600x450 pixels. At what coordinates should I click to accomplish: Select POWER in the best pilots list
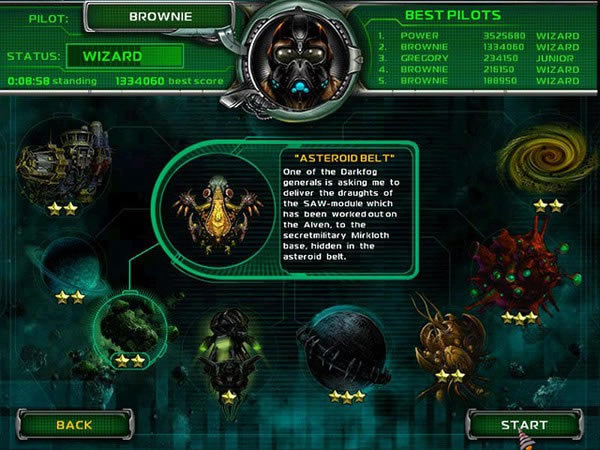(x=419, y=35)
